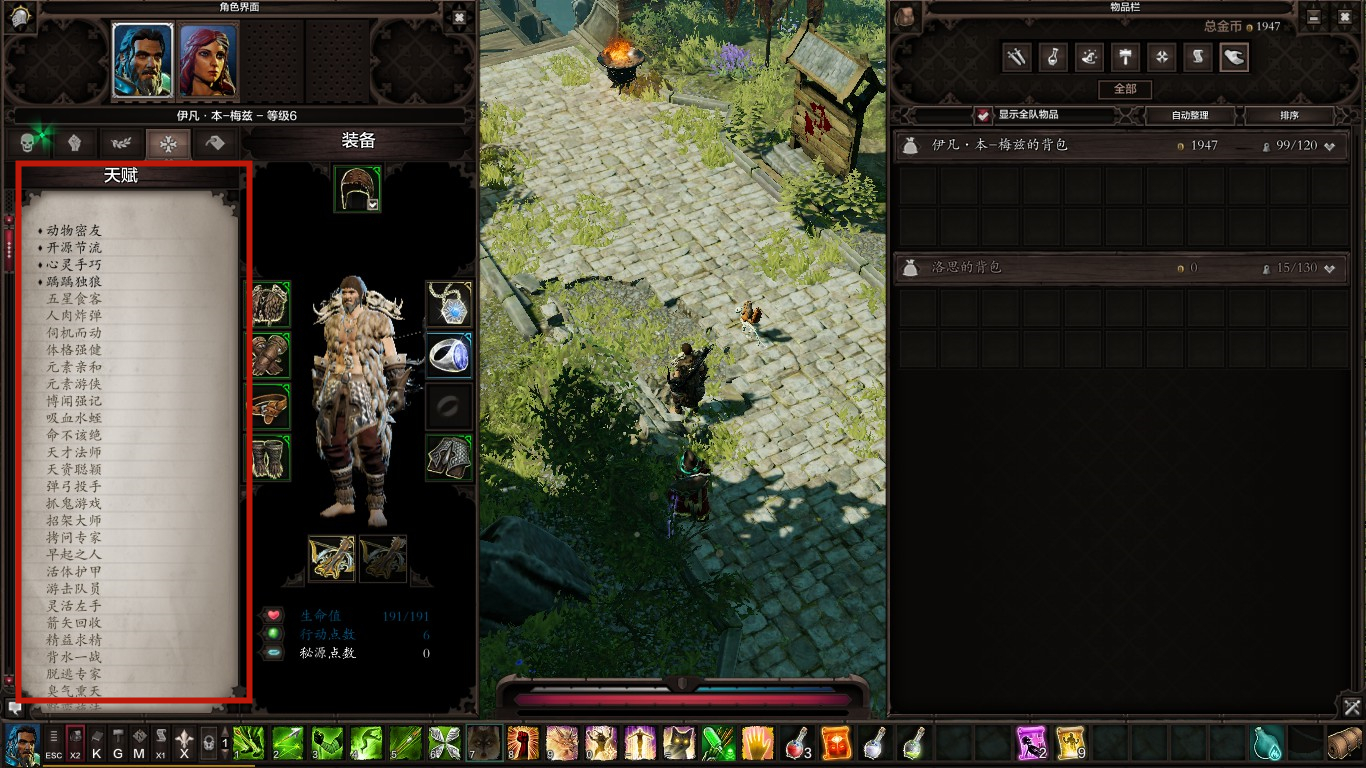Click the 自动整理 auto-arrange button
Viewport: 1366px width, 768px height.
(1189, 115)
